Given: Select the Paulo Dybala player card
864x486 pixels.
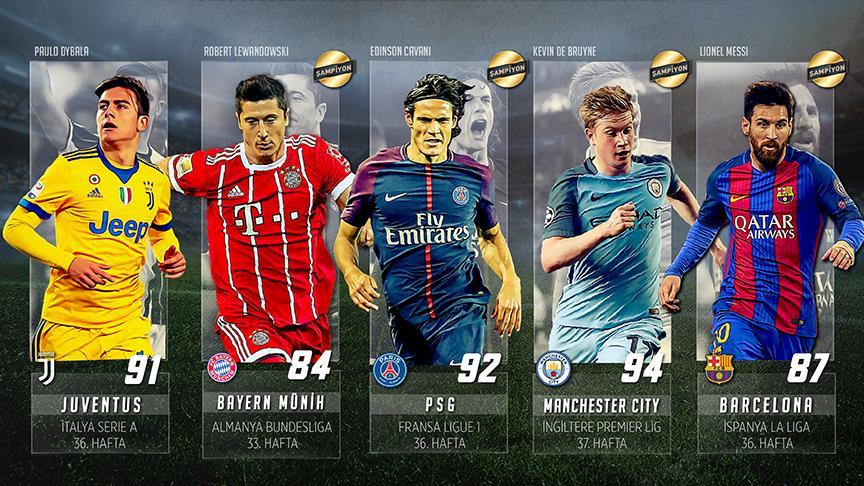Looking at the screenshot, I should 98,210.
